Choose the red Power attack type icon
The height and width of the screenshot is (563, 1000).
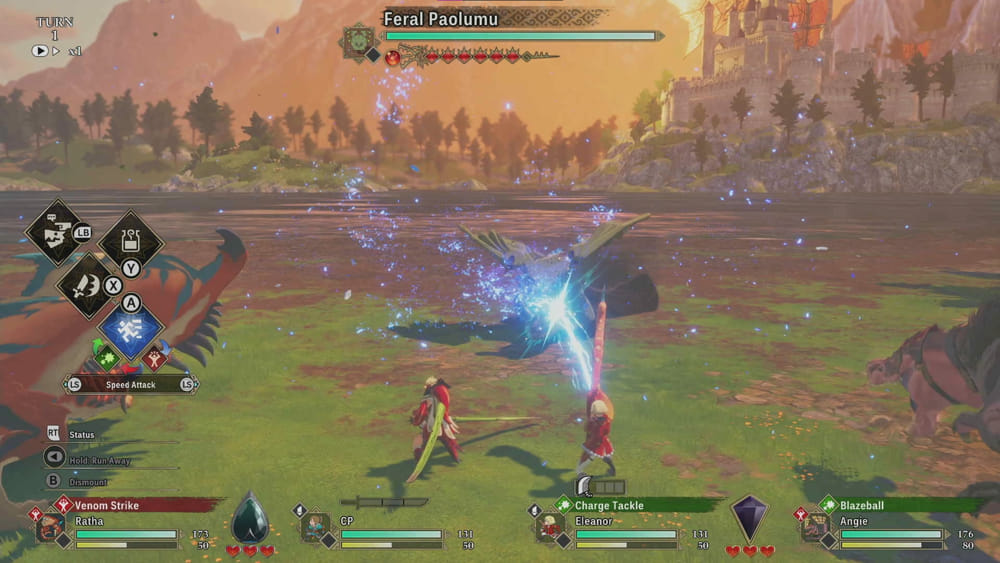[155, 357]
